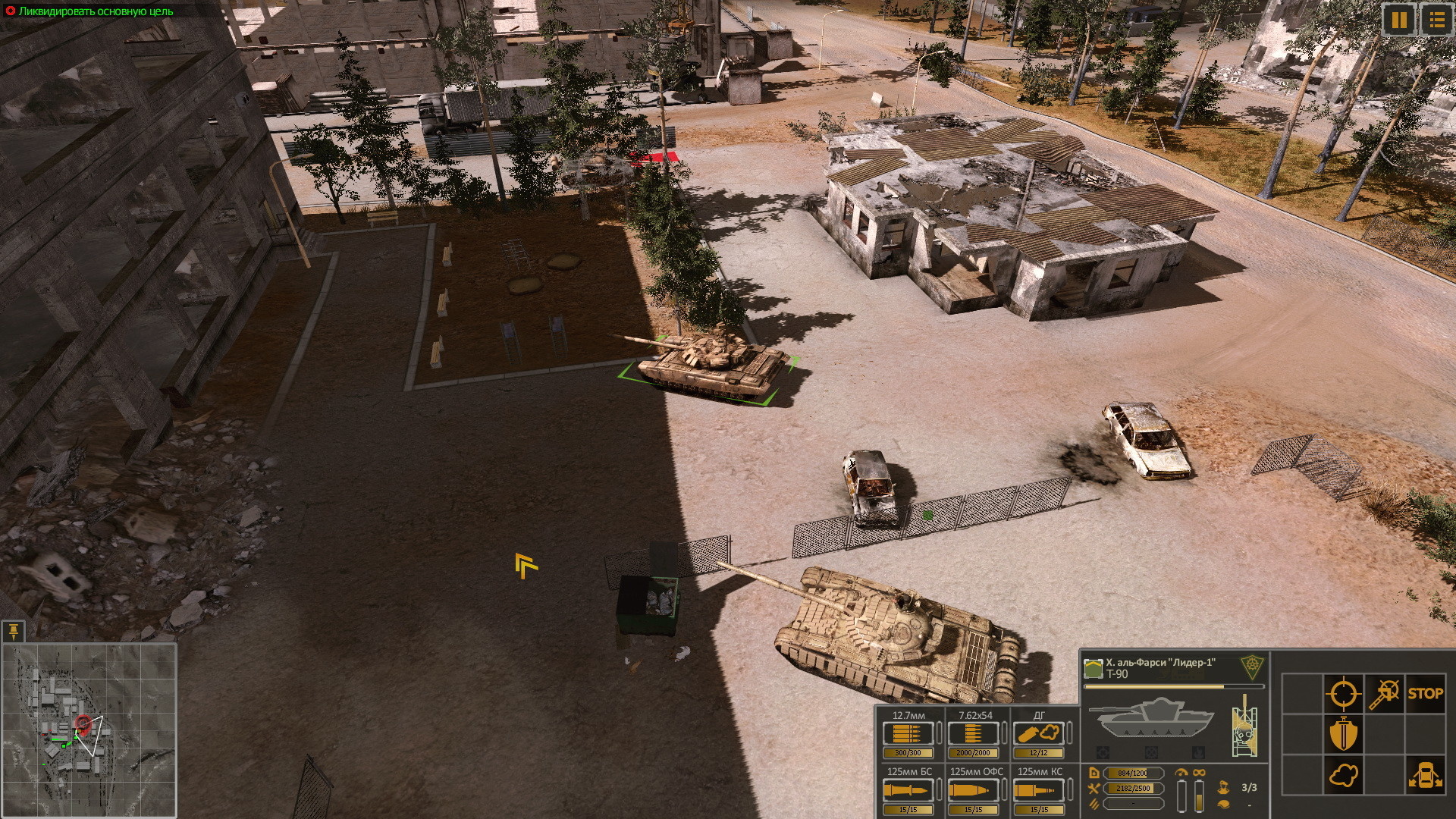Image resolution: width=1456 pixels, height=819 pixels.
Task: Choose the 125мм КС shell slot
Action: (x=1039, y=791)
